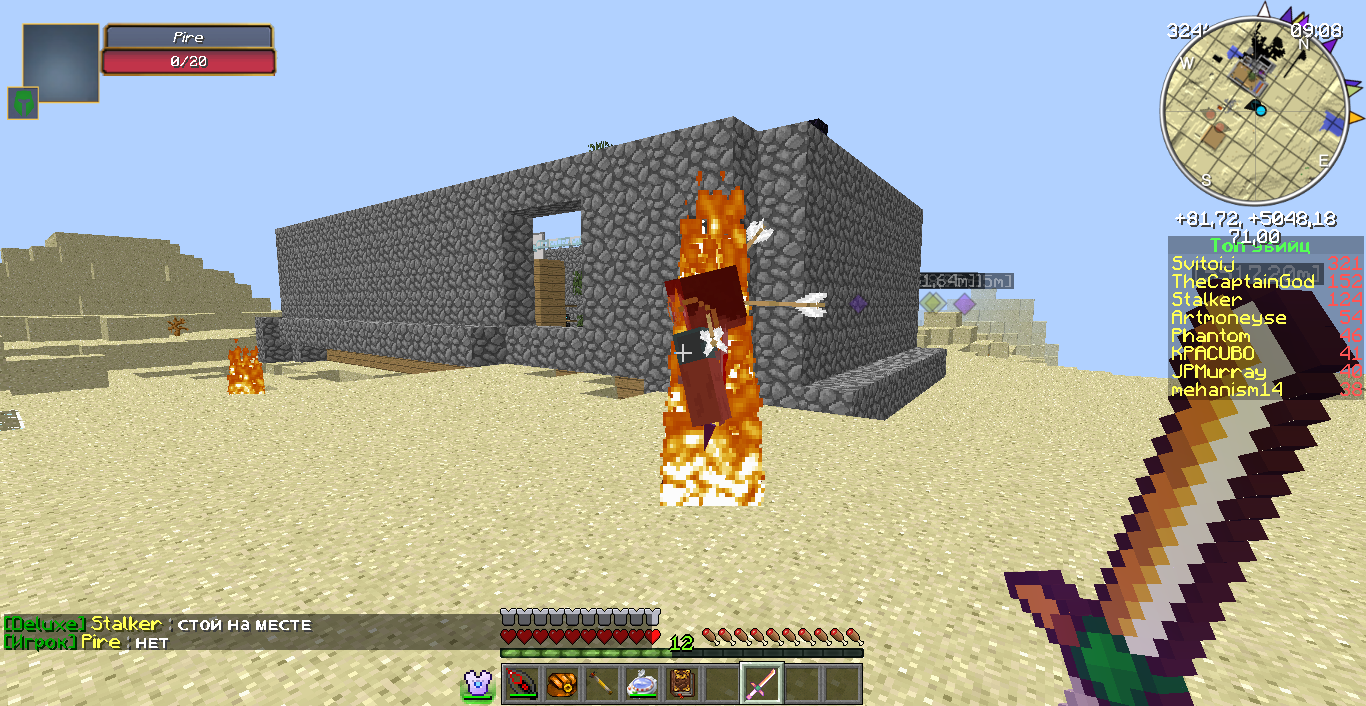
Task: Click the green helmet icon on target frame
Action: 23,102
